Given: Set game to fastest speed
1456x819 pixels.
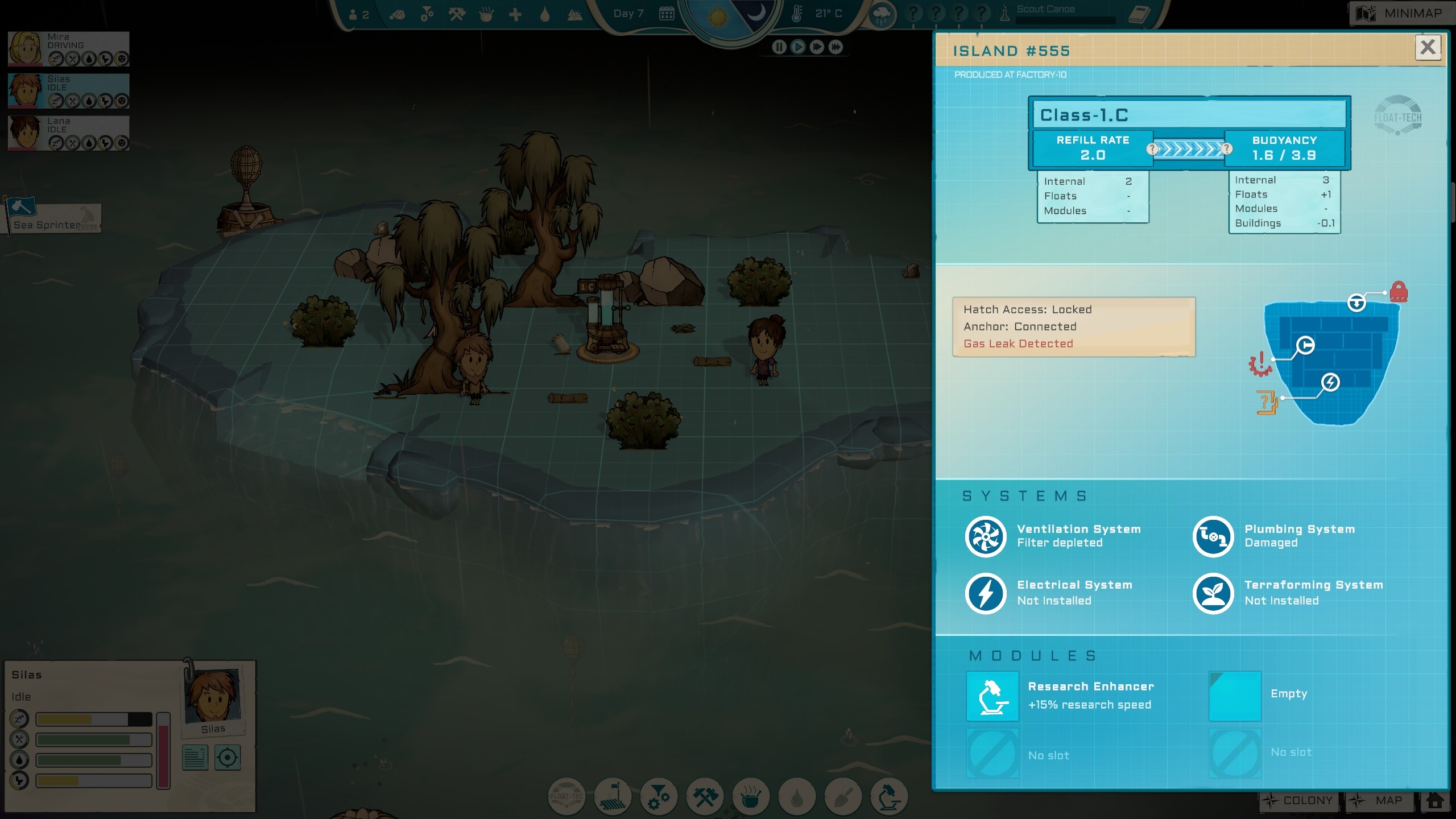Looking at the screenshot, I should (x=835, y=47).
